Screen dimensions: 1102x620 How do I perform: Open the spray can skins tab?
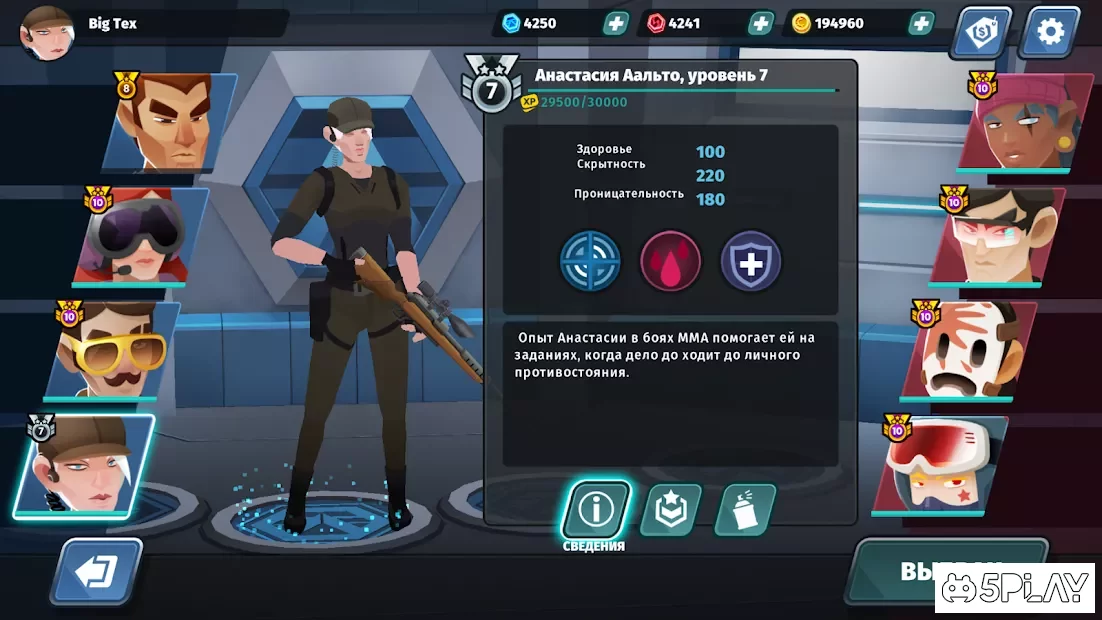pyautogui.click(x=745, y=510)
